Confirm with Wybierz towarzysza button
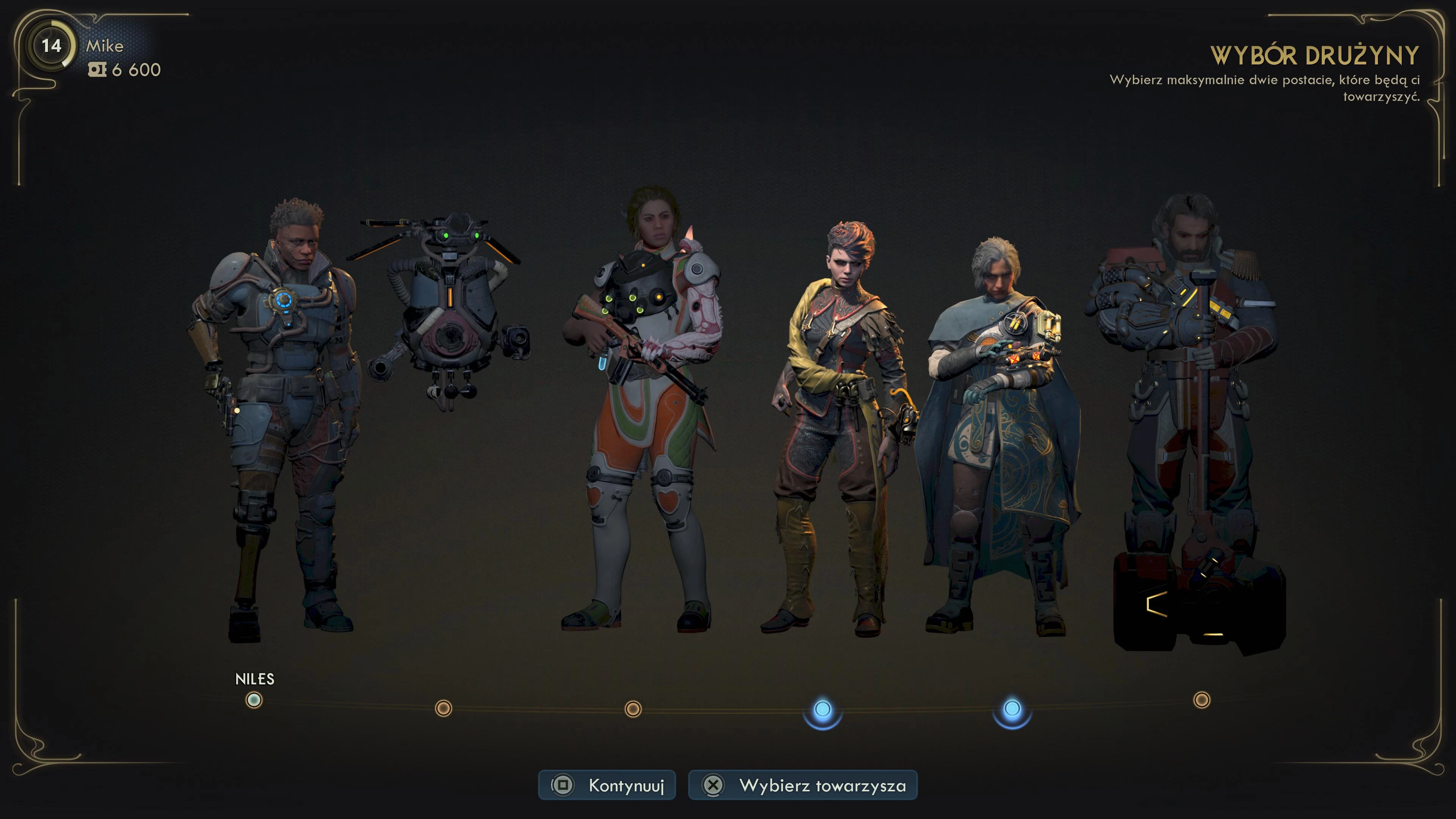The width and height of the screenshot is (1456, 819). tap(803, 785)
